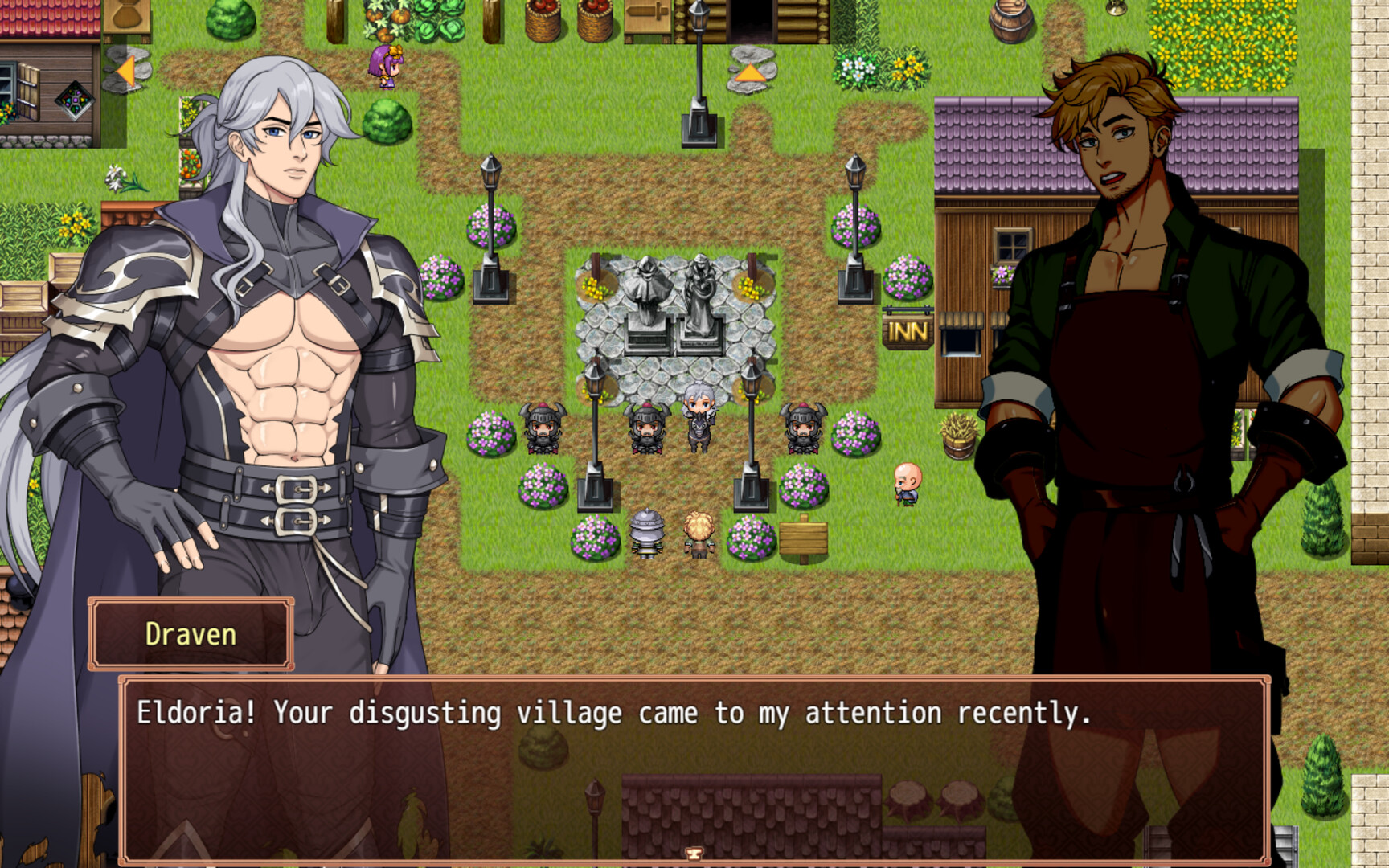This screenshot has height=868, width=1389.
Task: Click the upward arrow at the cabin entrance
Action: [750, 72]
